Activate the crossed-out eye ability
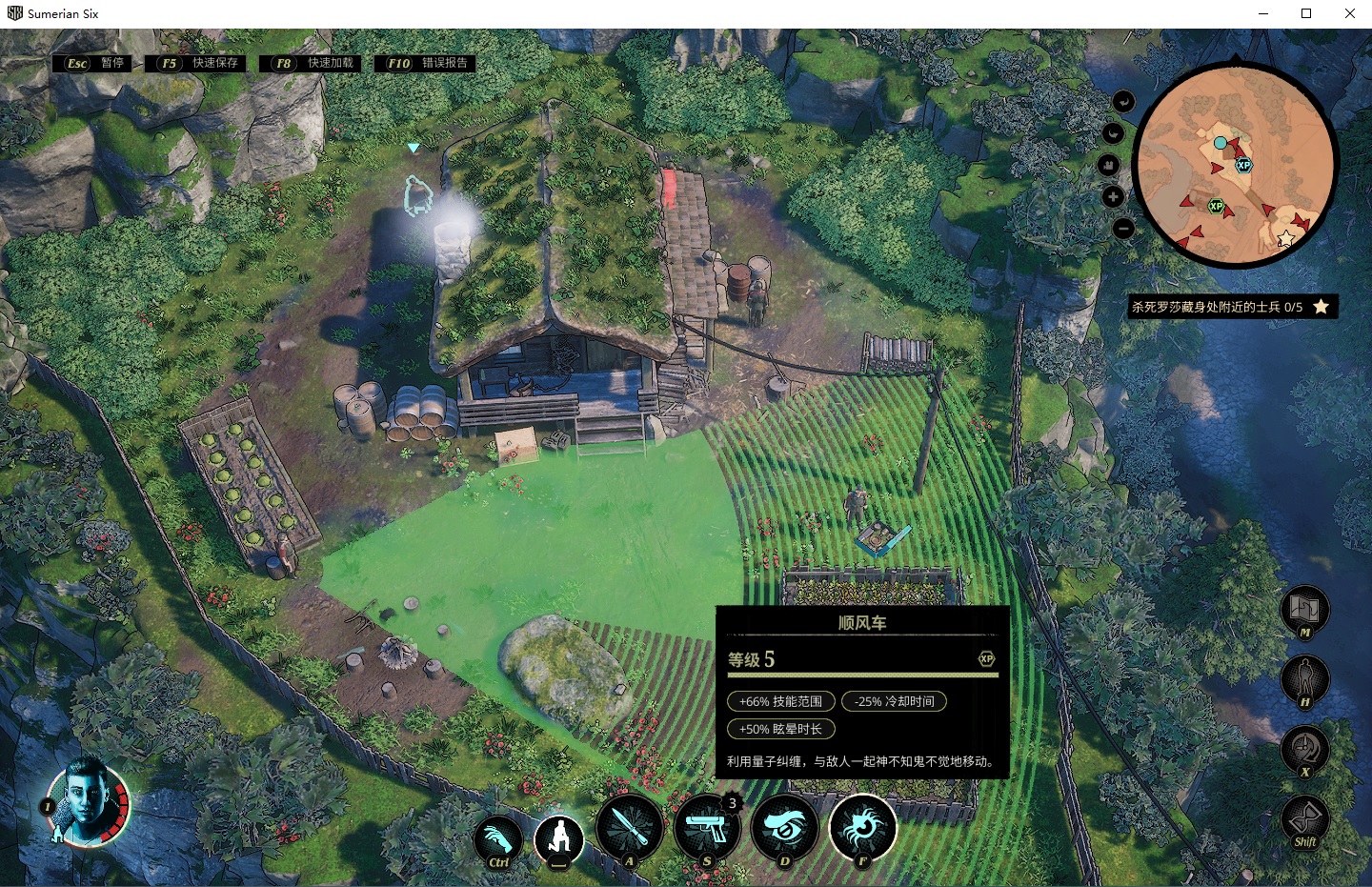Screen dimensions: 1372x887 [785, 828]
